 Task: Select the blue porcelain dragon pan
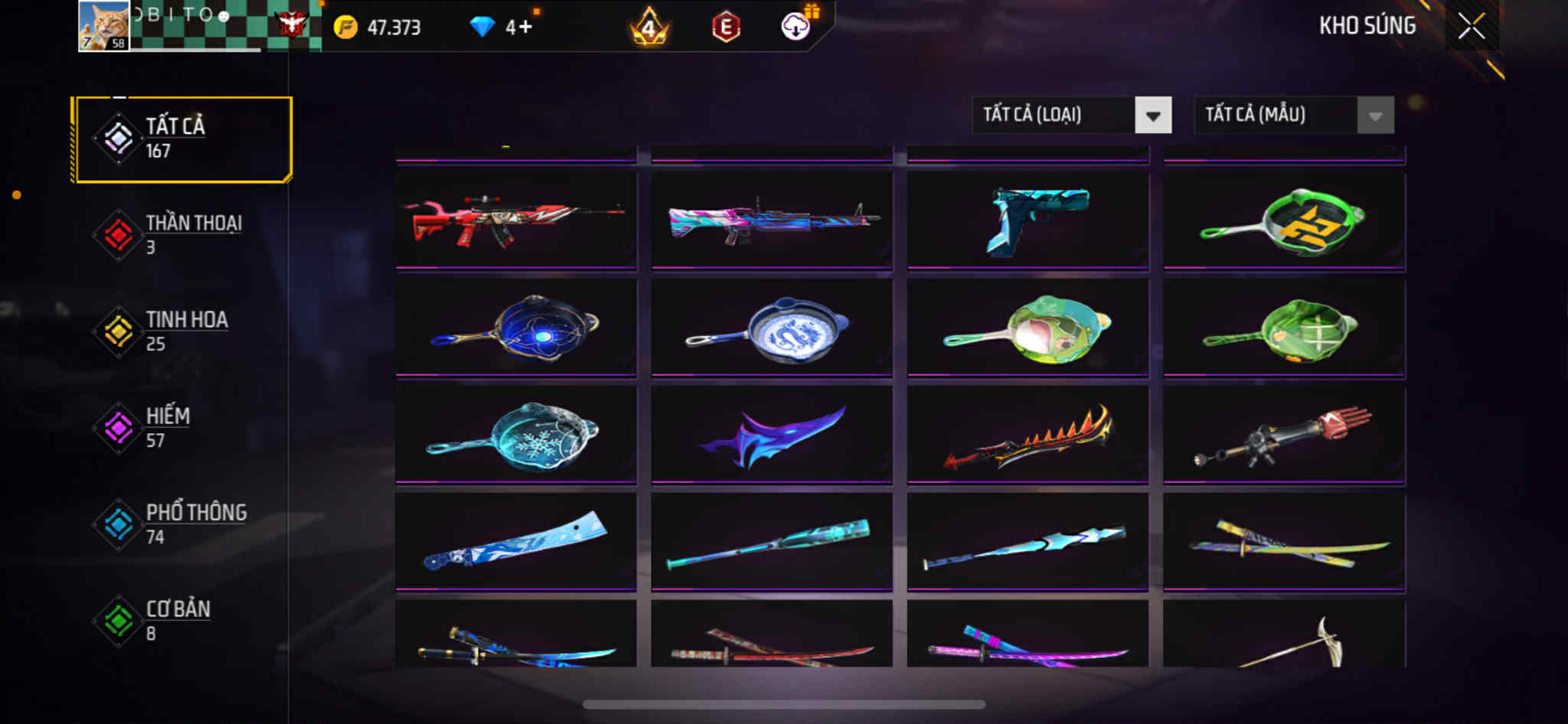[772, 328]
